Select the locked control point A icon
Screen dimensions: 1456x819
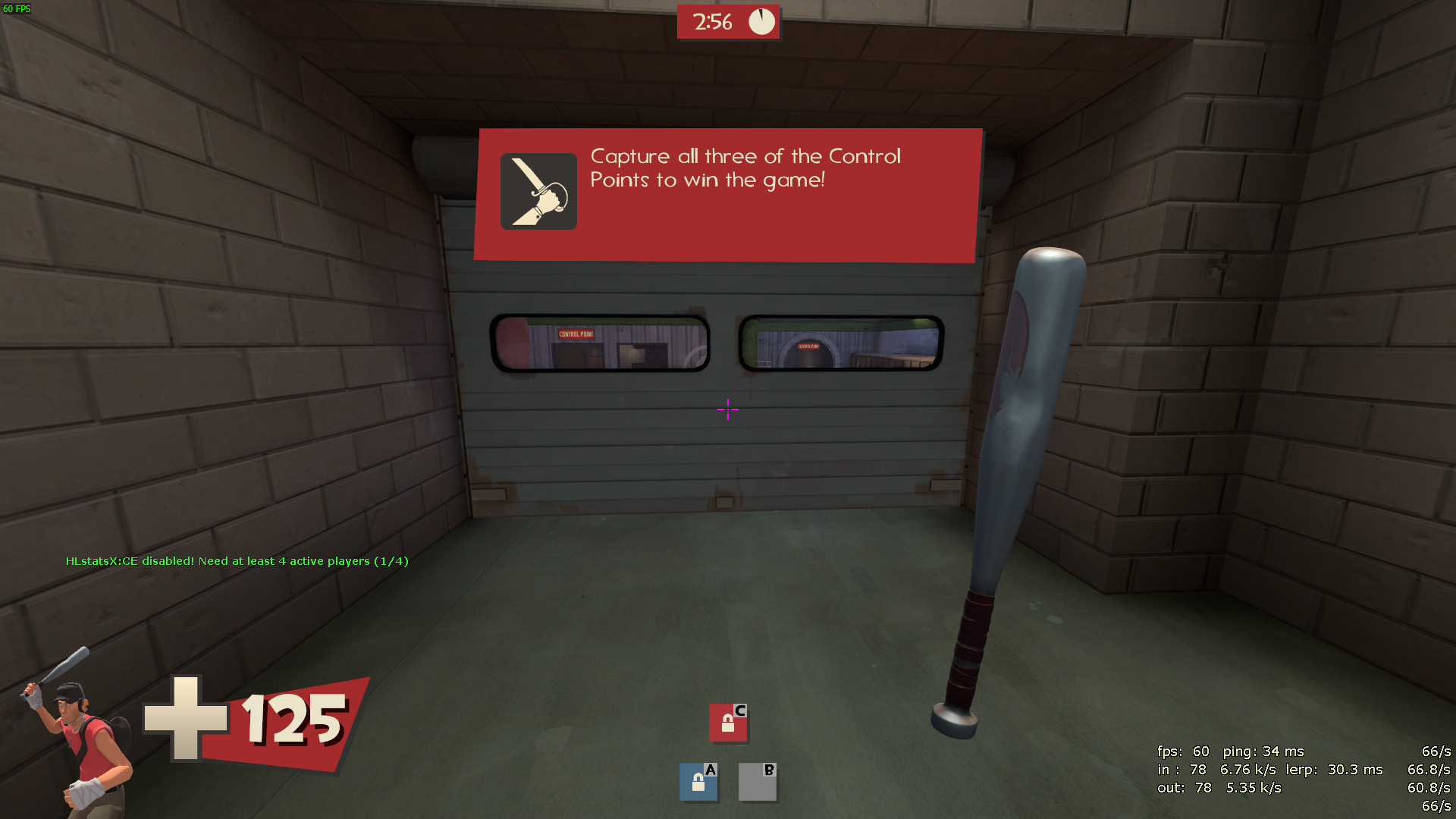698,782
